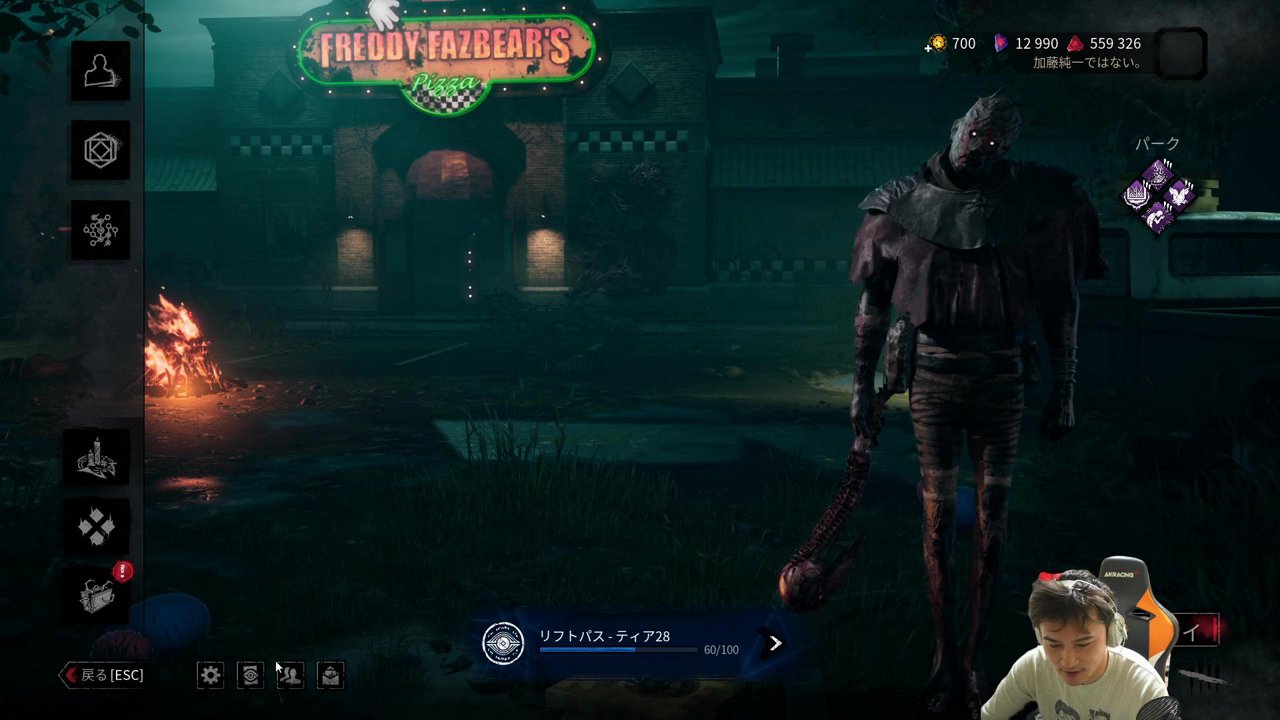View the equipped perk diamonds
1280x720 pixels.
1158,196
